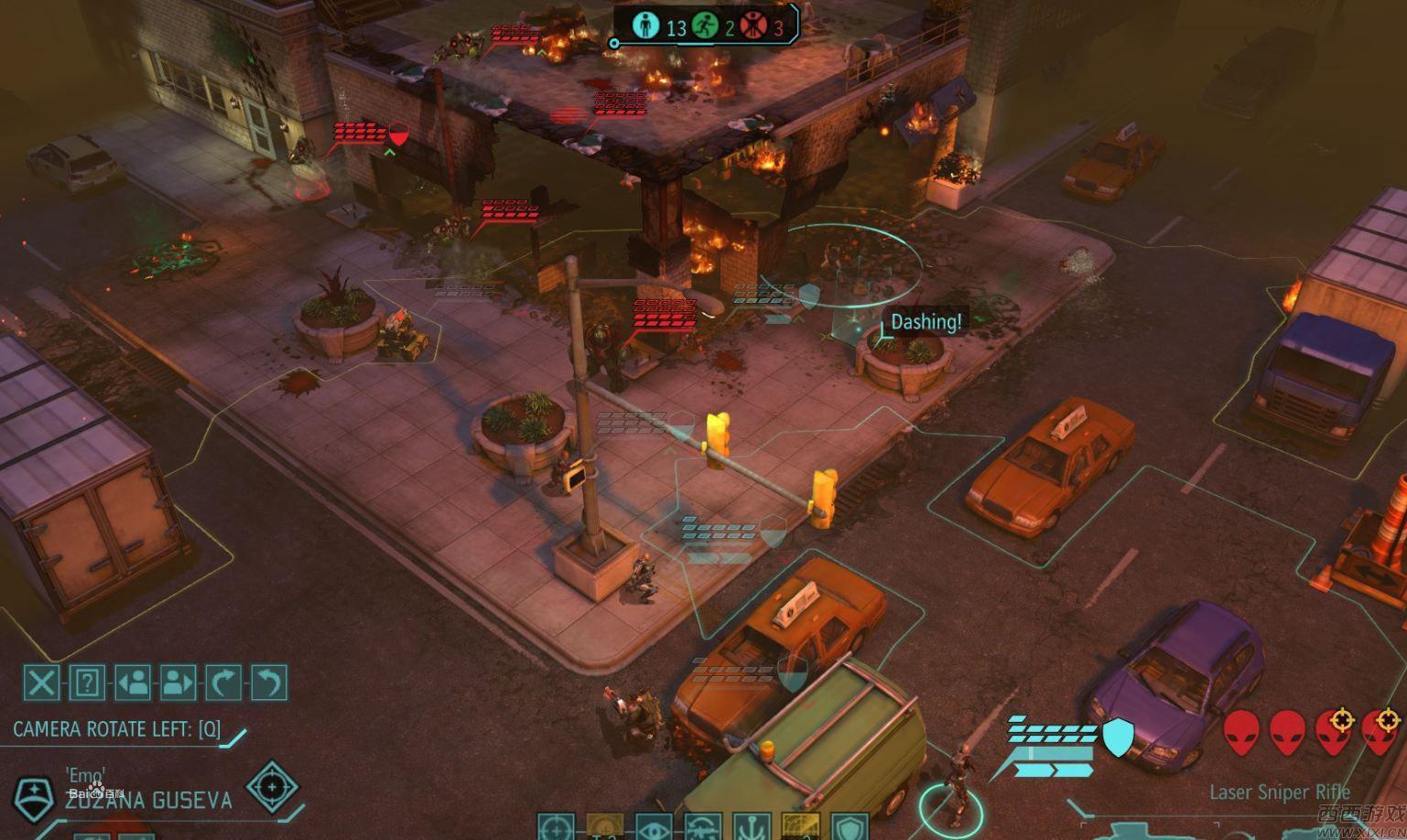Select the previous soldier button
Screen dimensions: 1407x840
pos(133,683)
